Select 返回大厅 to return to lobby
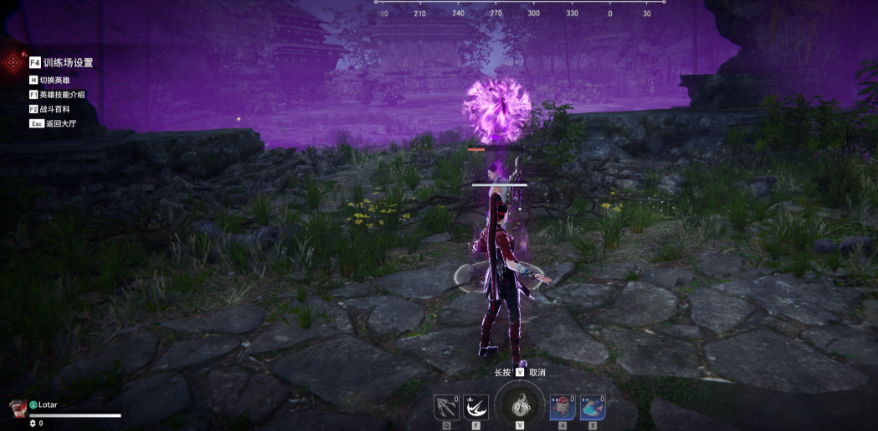 pos(60,123)
